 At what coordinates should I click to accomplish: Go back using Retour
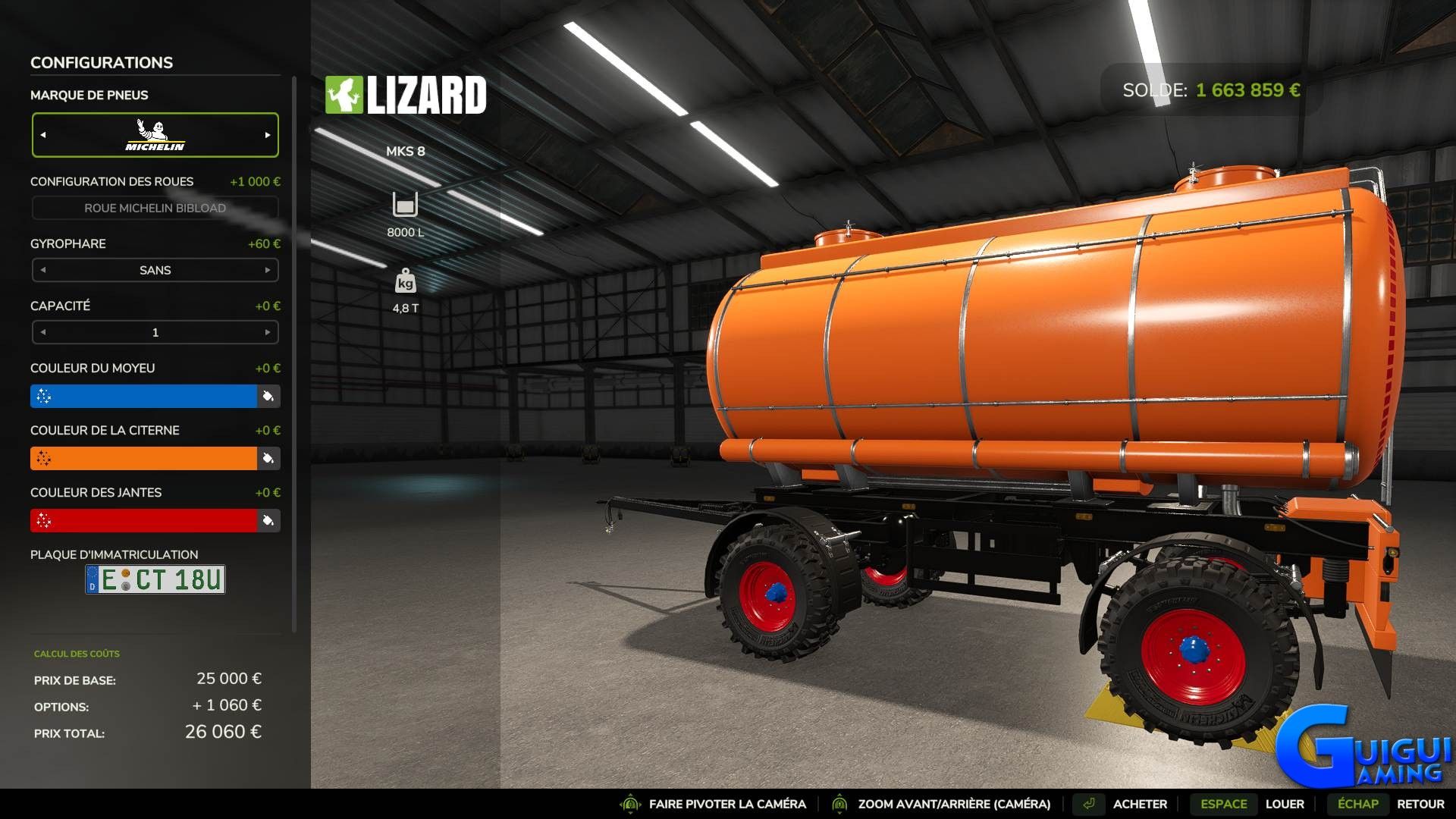(x=1420, y=804)
